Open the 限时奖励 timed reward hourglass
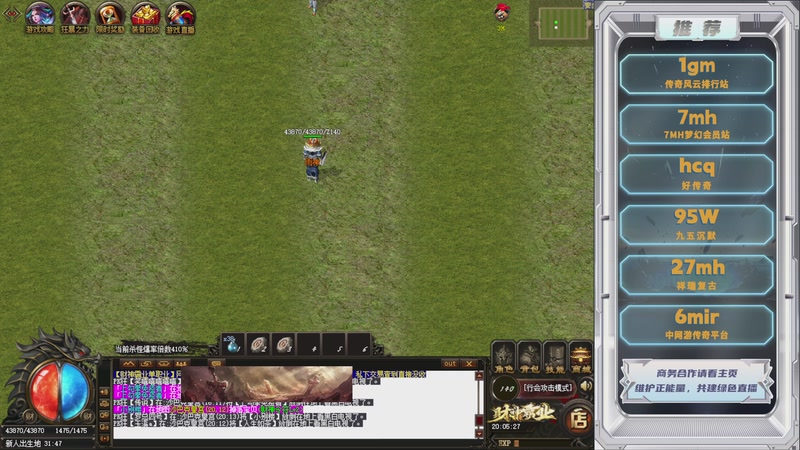 [x=110, y=14]
